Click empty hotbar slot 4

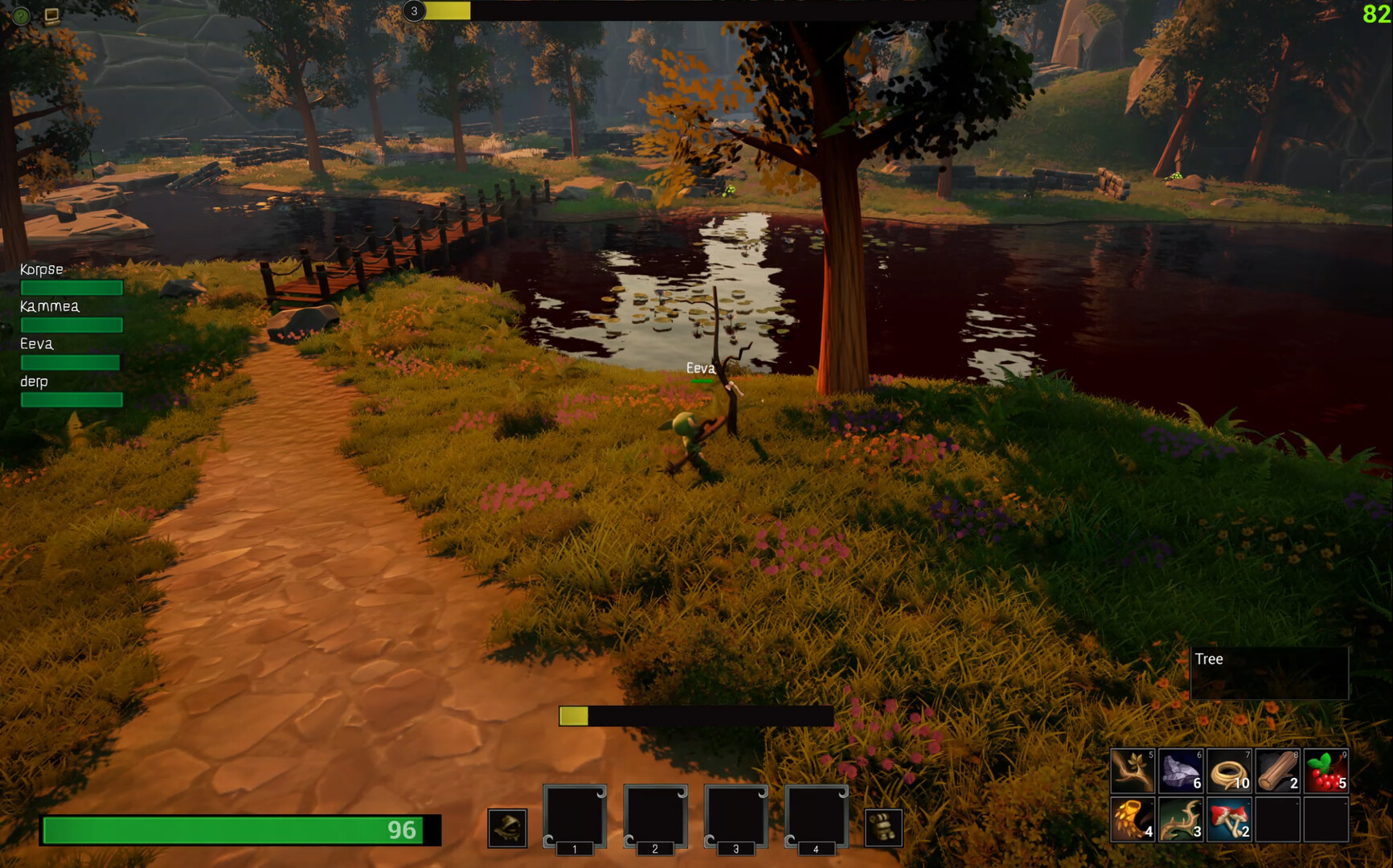pyautogui.click(x=816, y=816)
